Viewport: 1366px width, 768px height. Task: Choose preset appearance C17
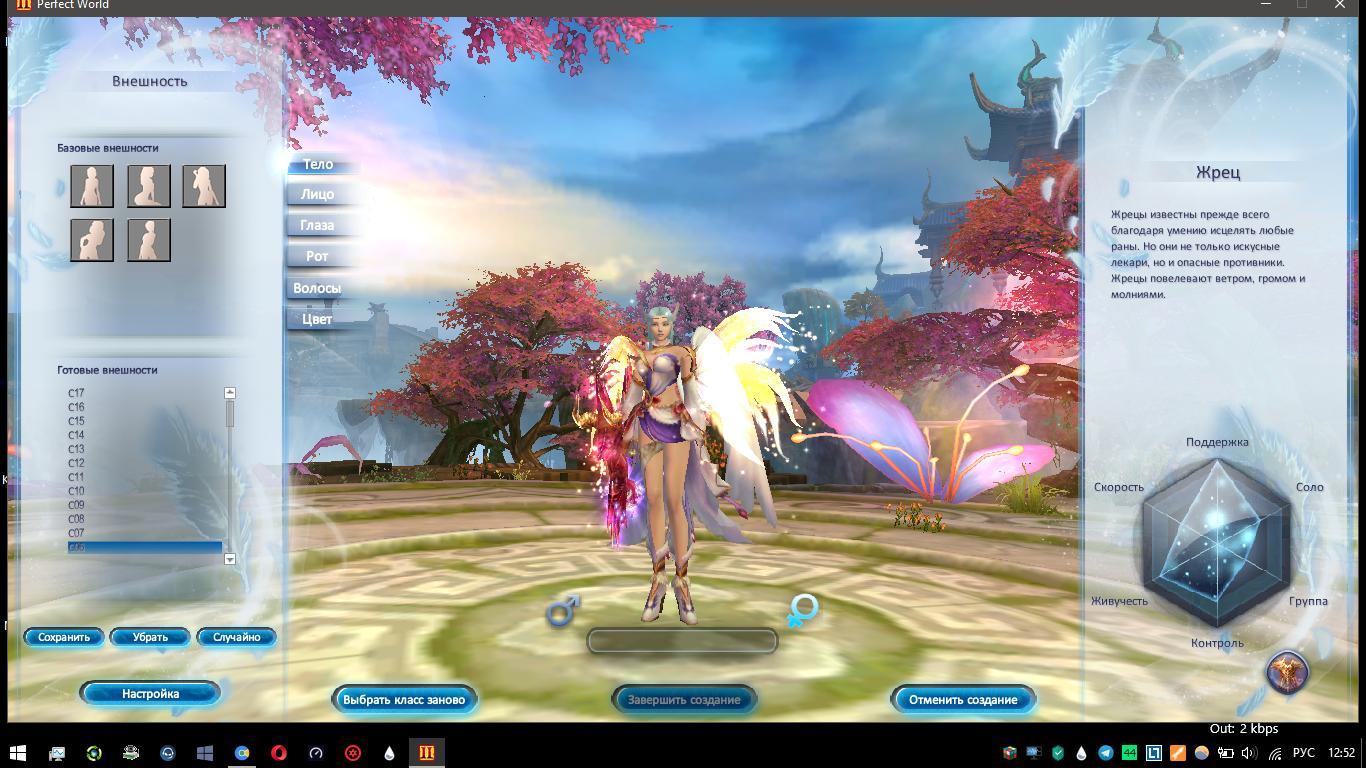coord(77,394)
